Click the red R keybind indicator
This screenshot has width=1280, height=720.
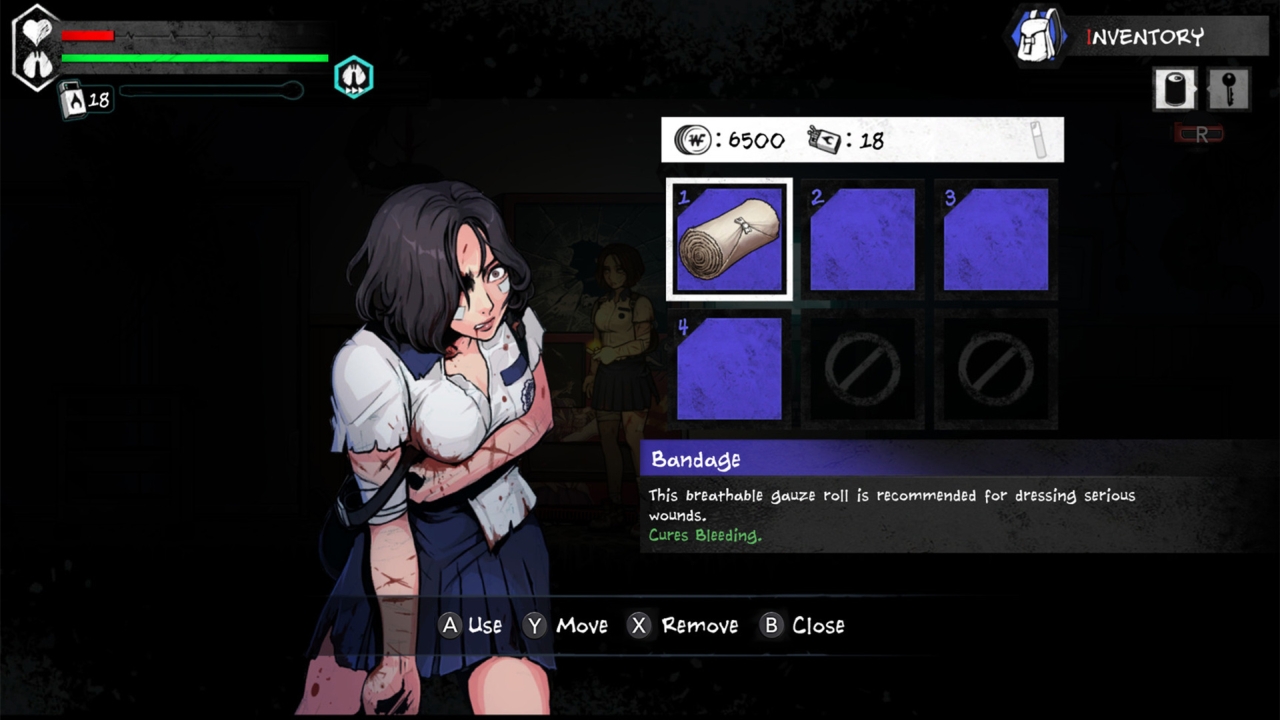click(x=1199, y=134)
